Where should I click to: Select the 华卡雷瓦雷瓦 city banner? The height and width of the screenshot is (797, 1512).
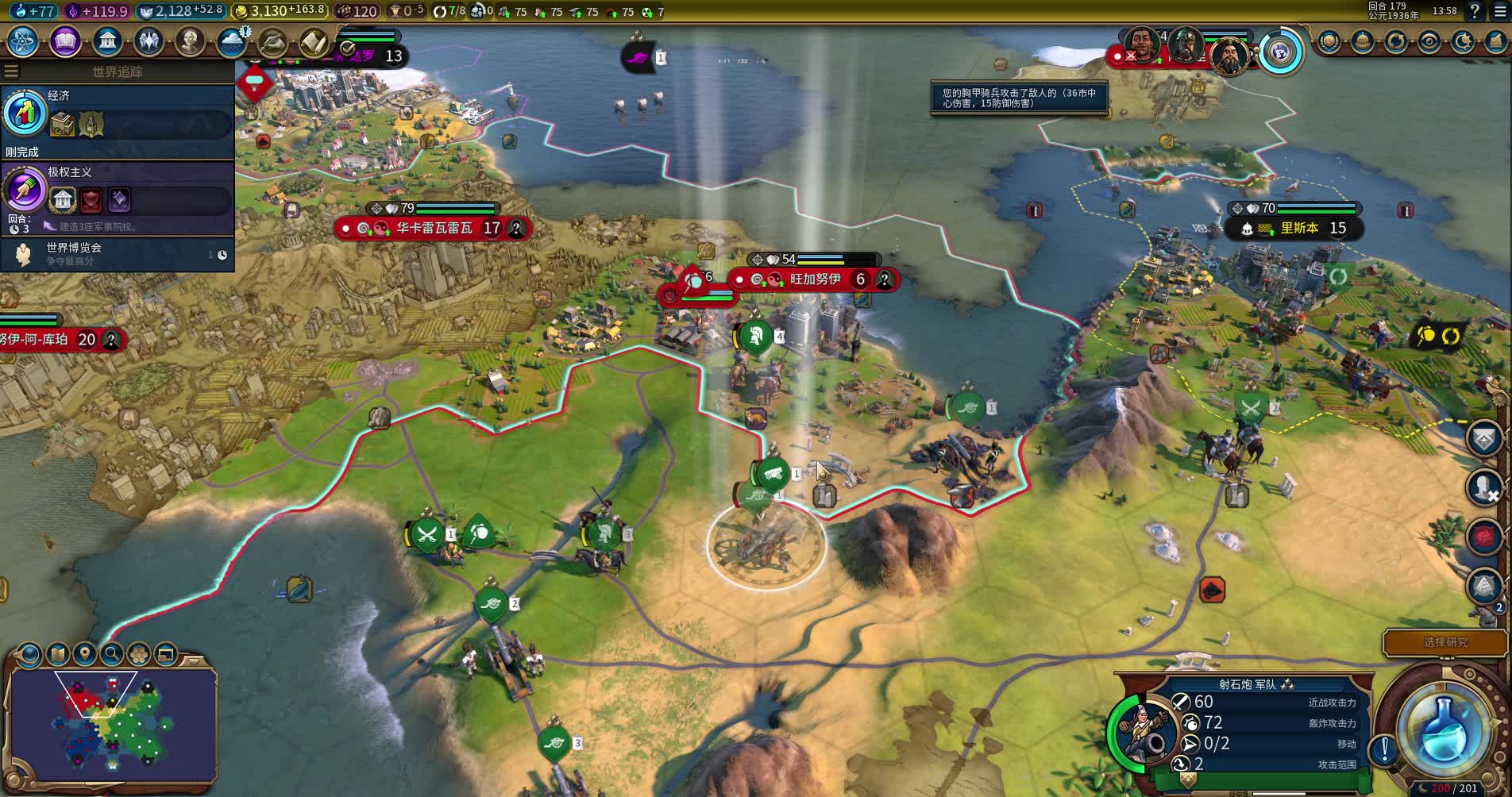point(434,229)
